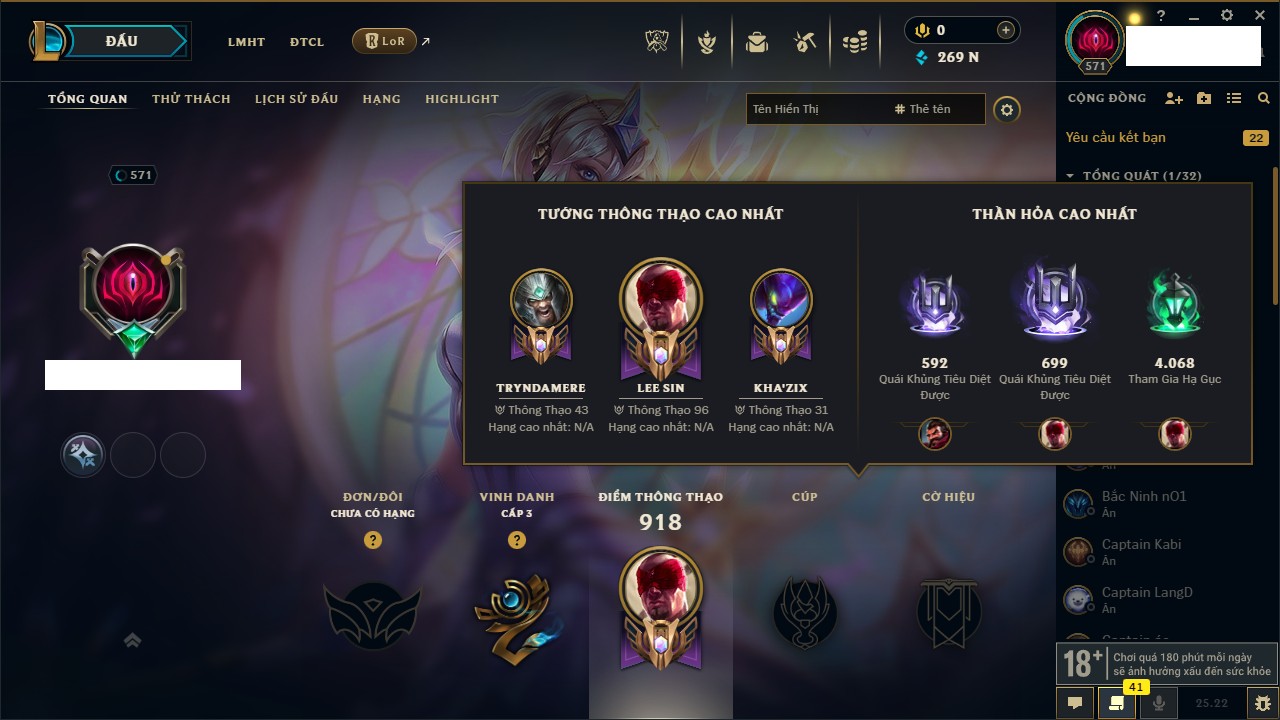1280x720 pixels.
Task: Open the loot hammer crafting icon
Action: point(805,42)
